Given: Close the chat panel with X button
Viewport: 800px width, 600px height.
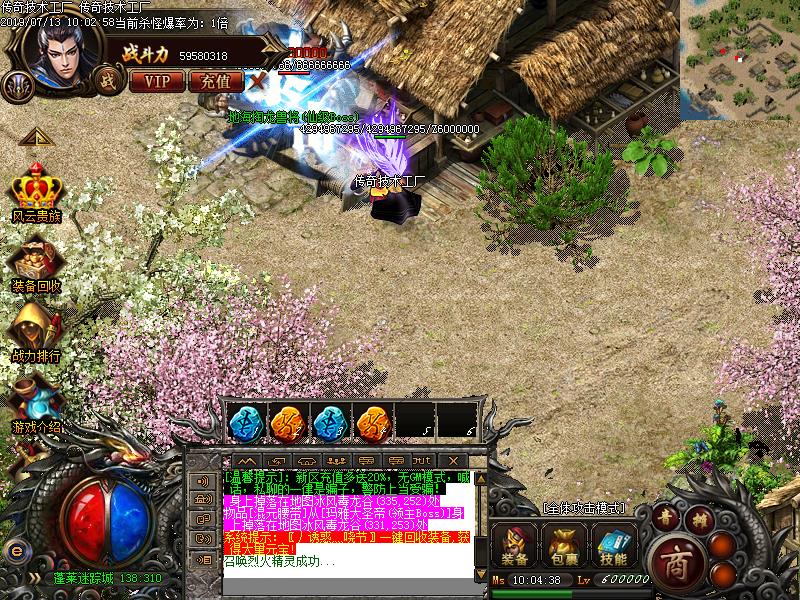Looking at the screenshot, I should [454, 460].
